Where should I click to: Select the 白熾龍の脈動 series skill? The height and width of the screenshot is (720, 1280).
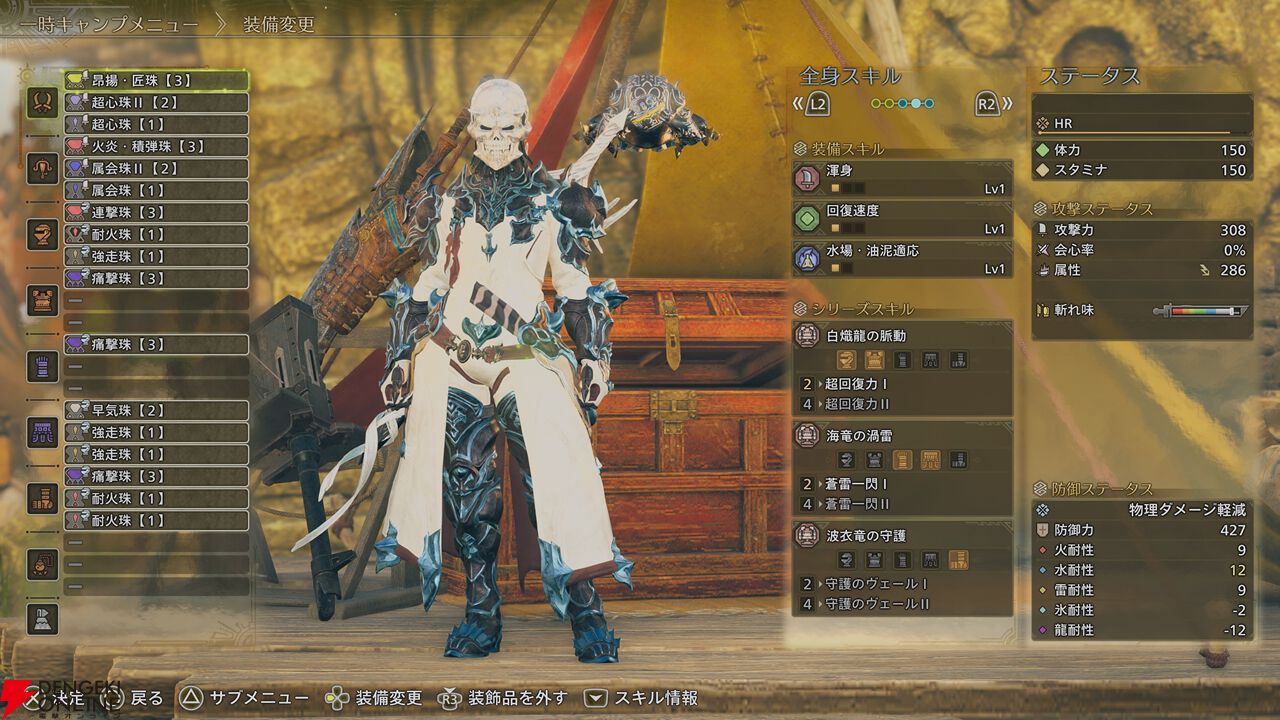coord(902,336)
